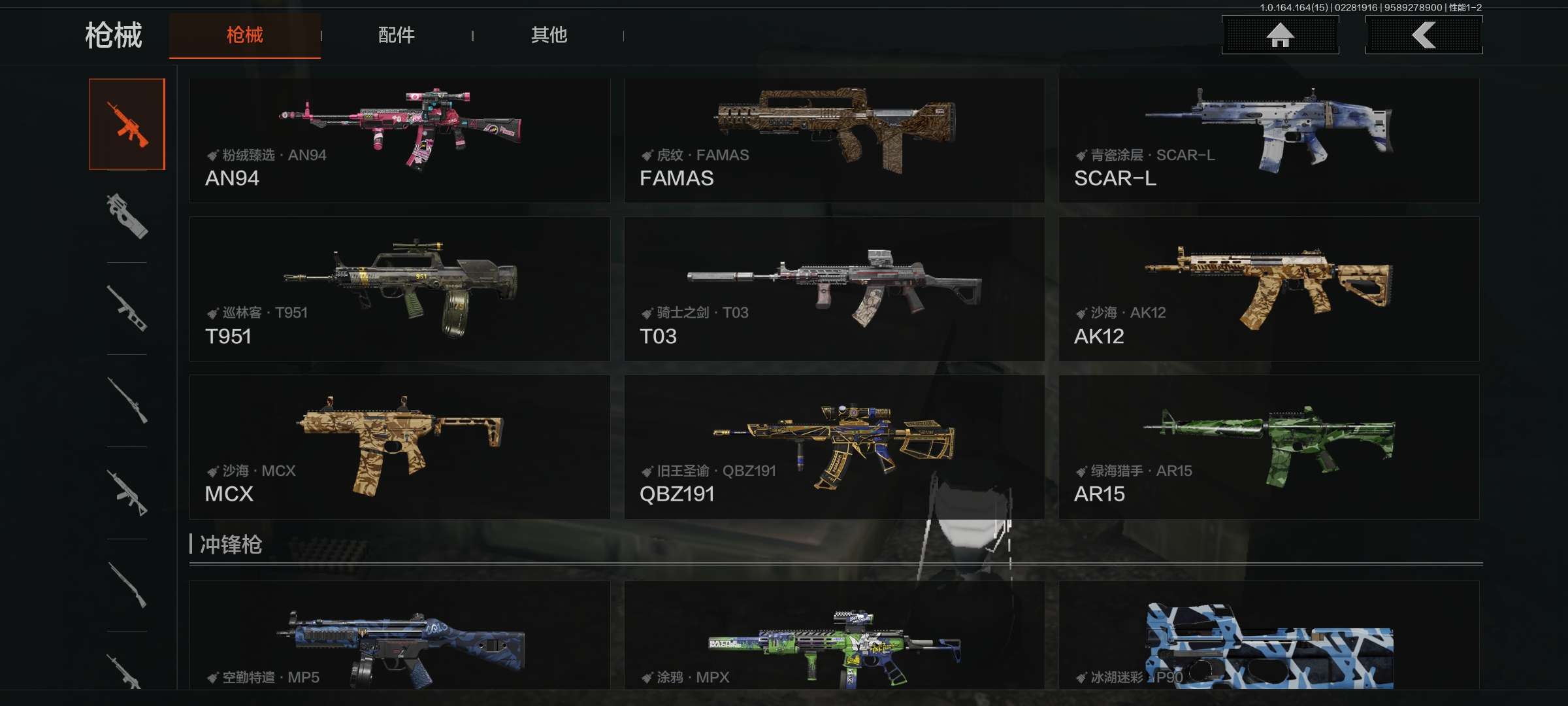Switch to the 配件 tab
The image size is (1568, 706).
(x=396, y=35)
